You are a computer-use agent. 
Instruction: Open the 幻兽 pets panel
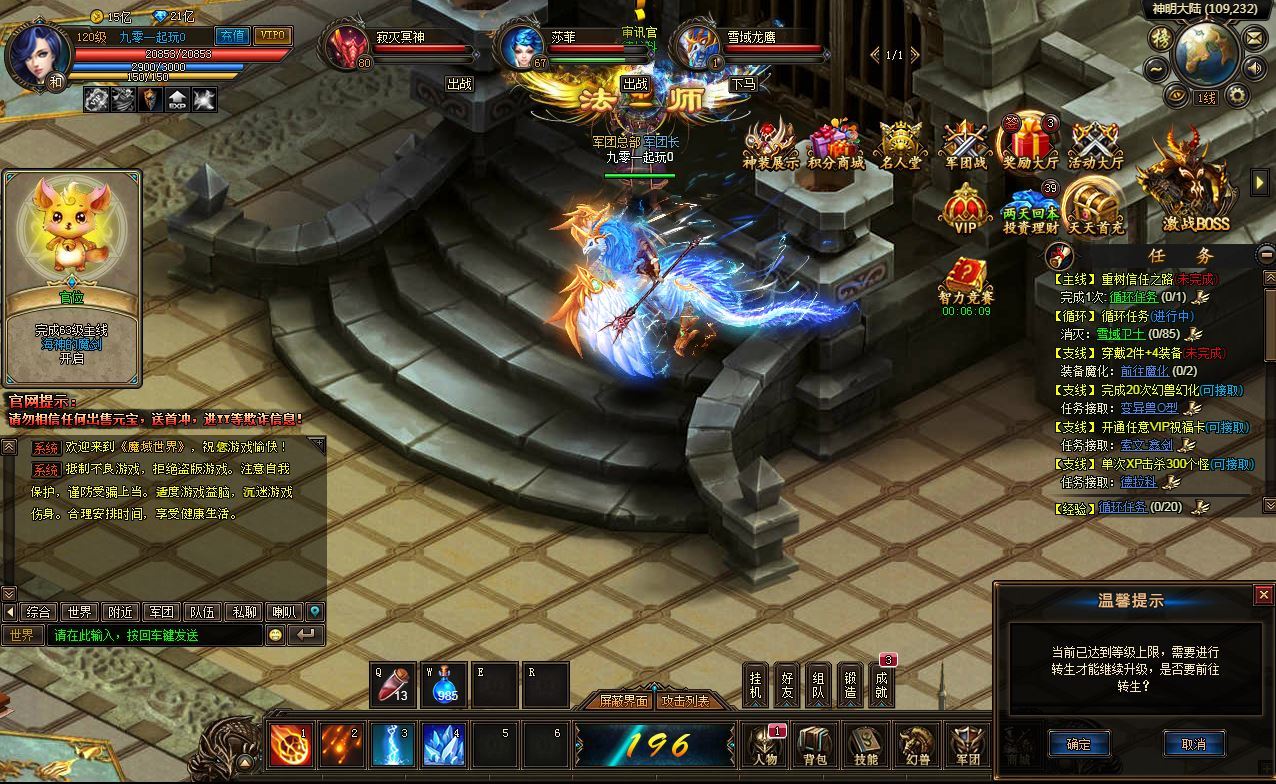(915, 747)
